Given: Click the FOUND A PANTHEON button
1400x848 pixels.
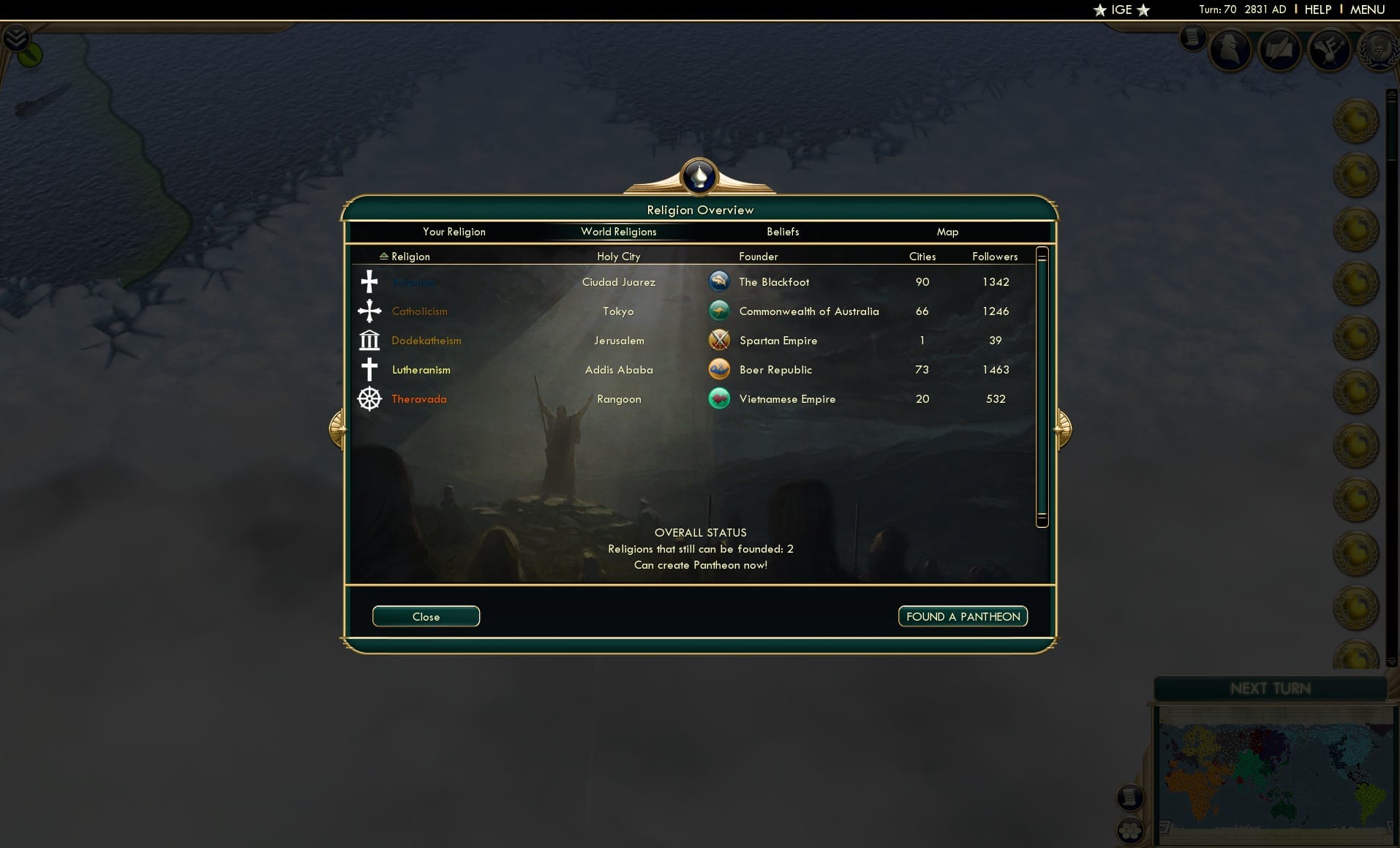Looking at the screenshot, I should click(962, 616).
